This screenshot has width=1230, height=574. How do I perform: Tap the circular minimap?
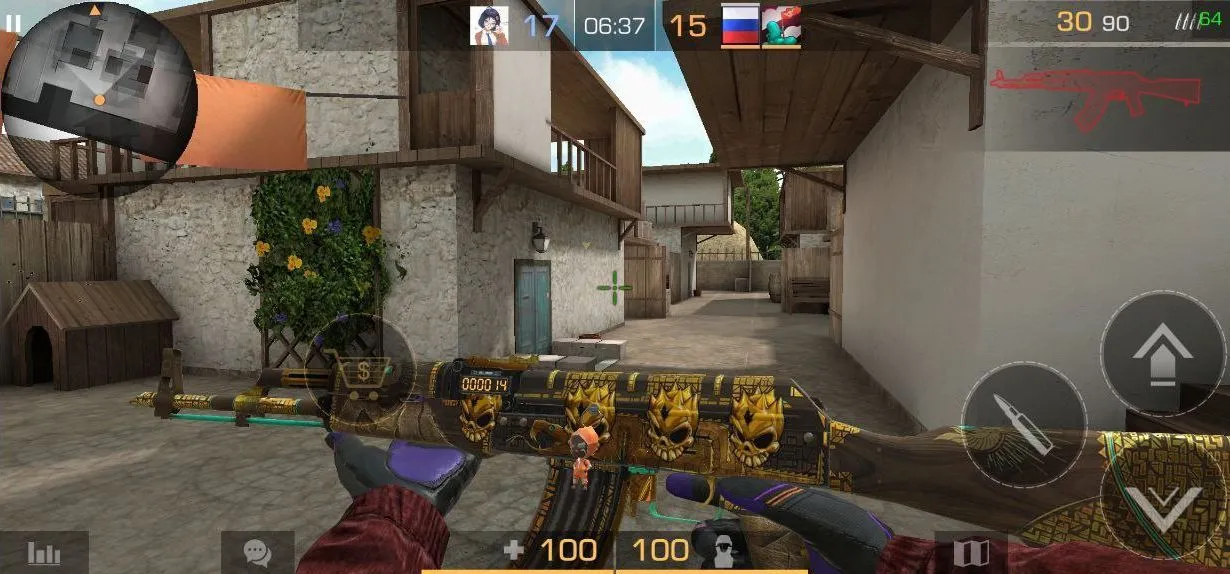pos(97,85)
